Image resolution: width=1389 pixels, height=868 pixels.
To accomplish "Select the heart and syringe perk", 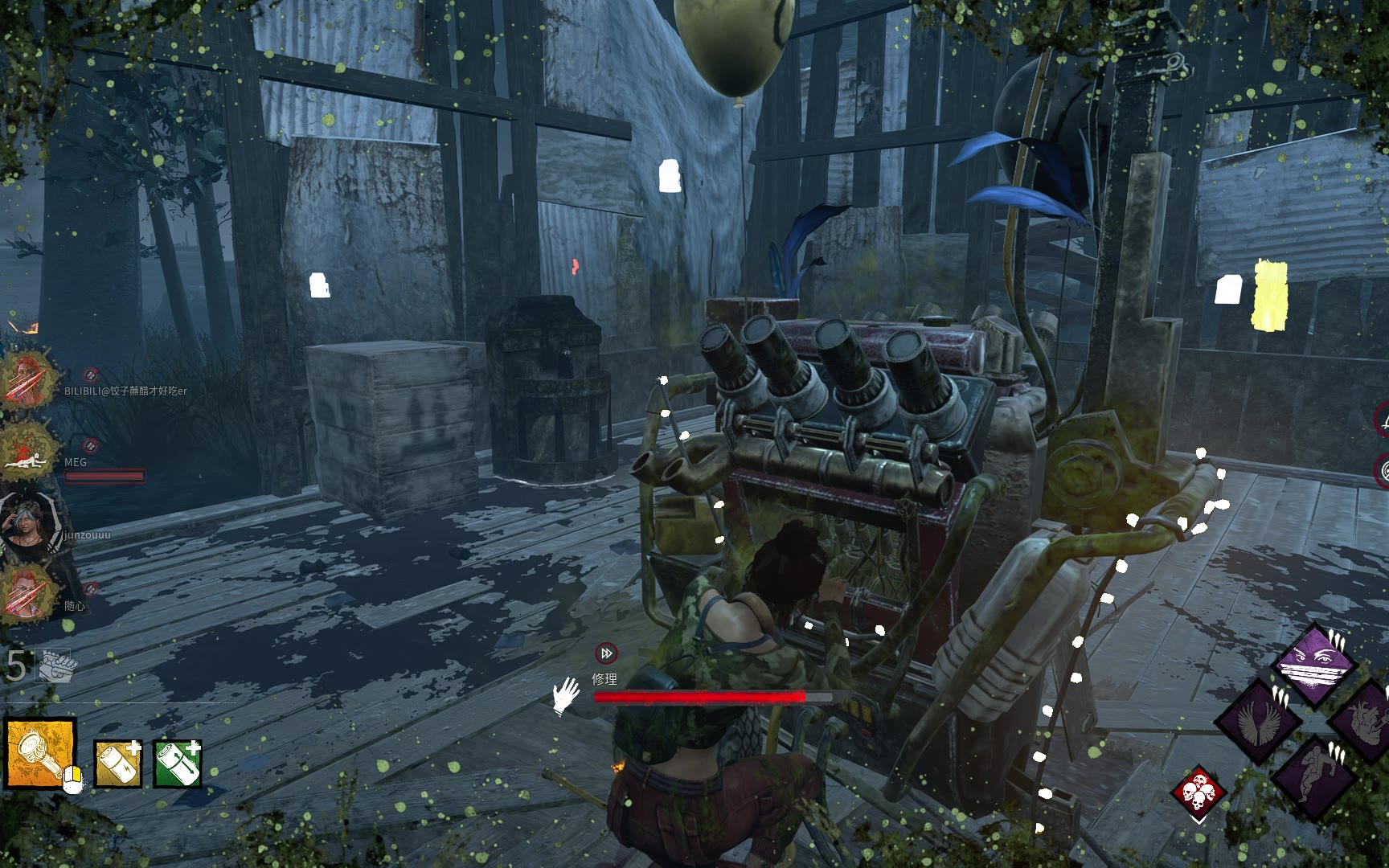I will pos(1365,722).
